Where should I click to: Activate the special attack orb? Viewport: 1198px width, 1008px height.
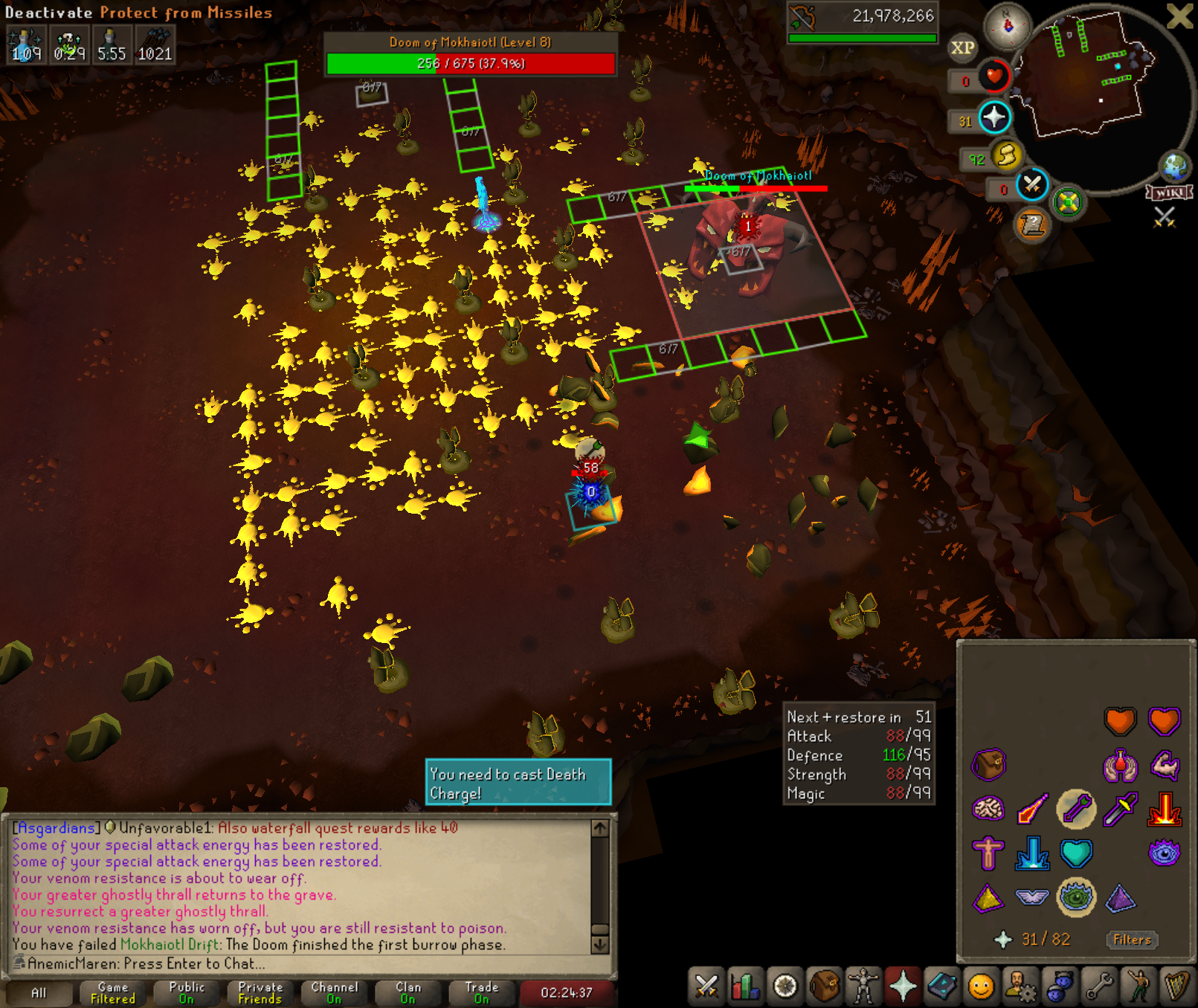1032,184
